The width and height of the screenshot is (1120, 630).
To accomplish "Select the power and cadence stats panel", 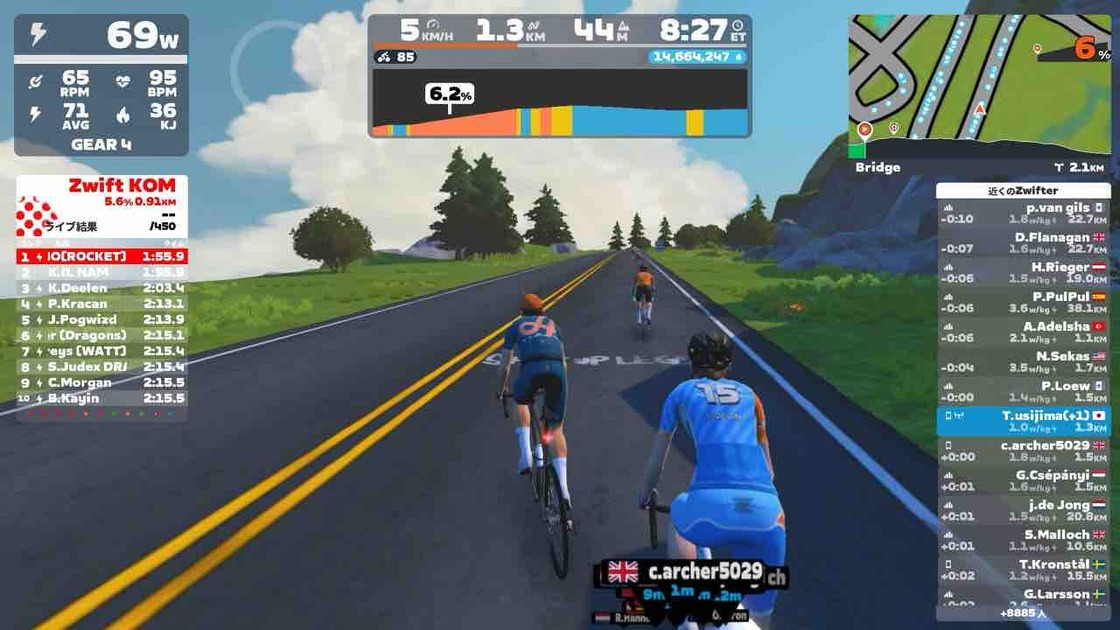I will [102, 85].
